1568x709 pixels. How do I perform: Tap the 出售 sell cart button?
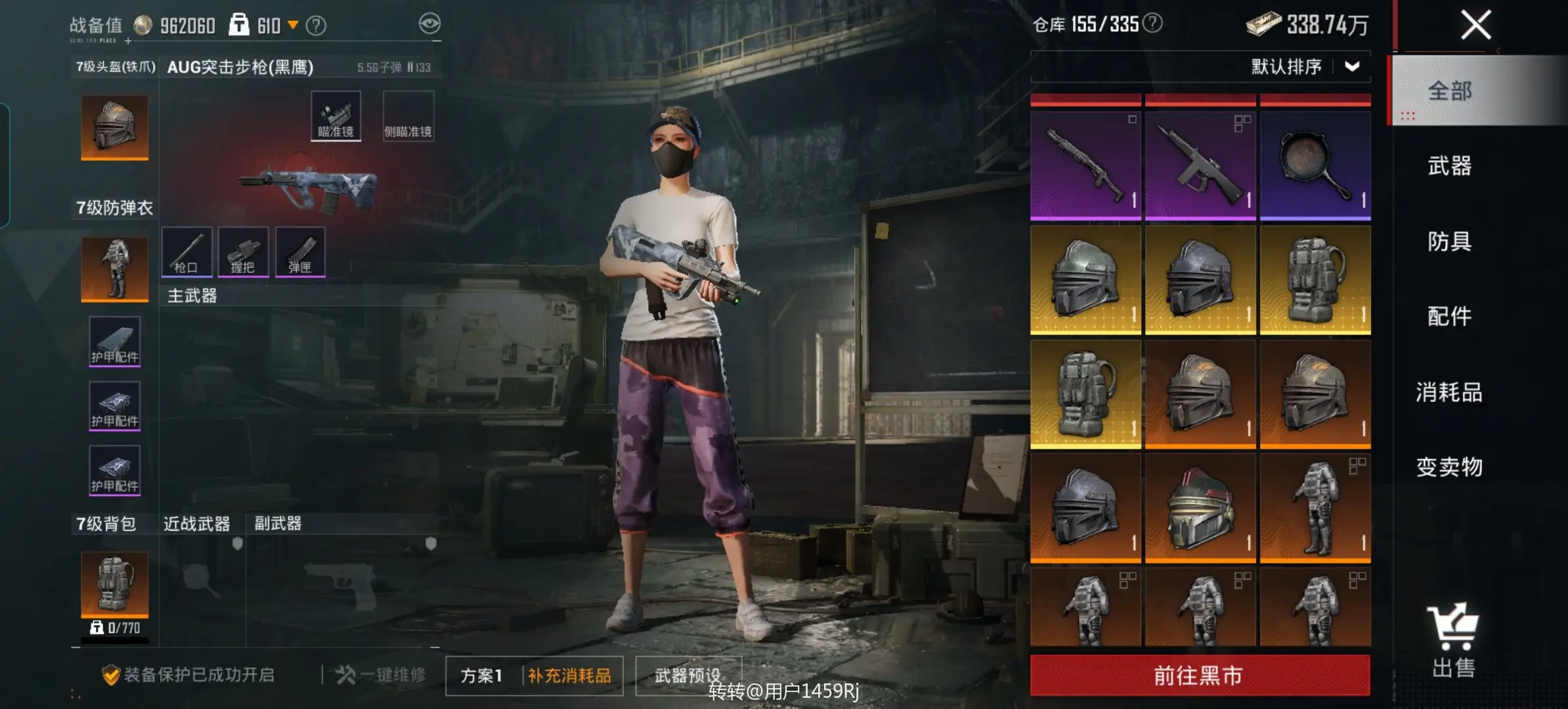[x=1454, y=640]
